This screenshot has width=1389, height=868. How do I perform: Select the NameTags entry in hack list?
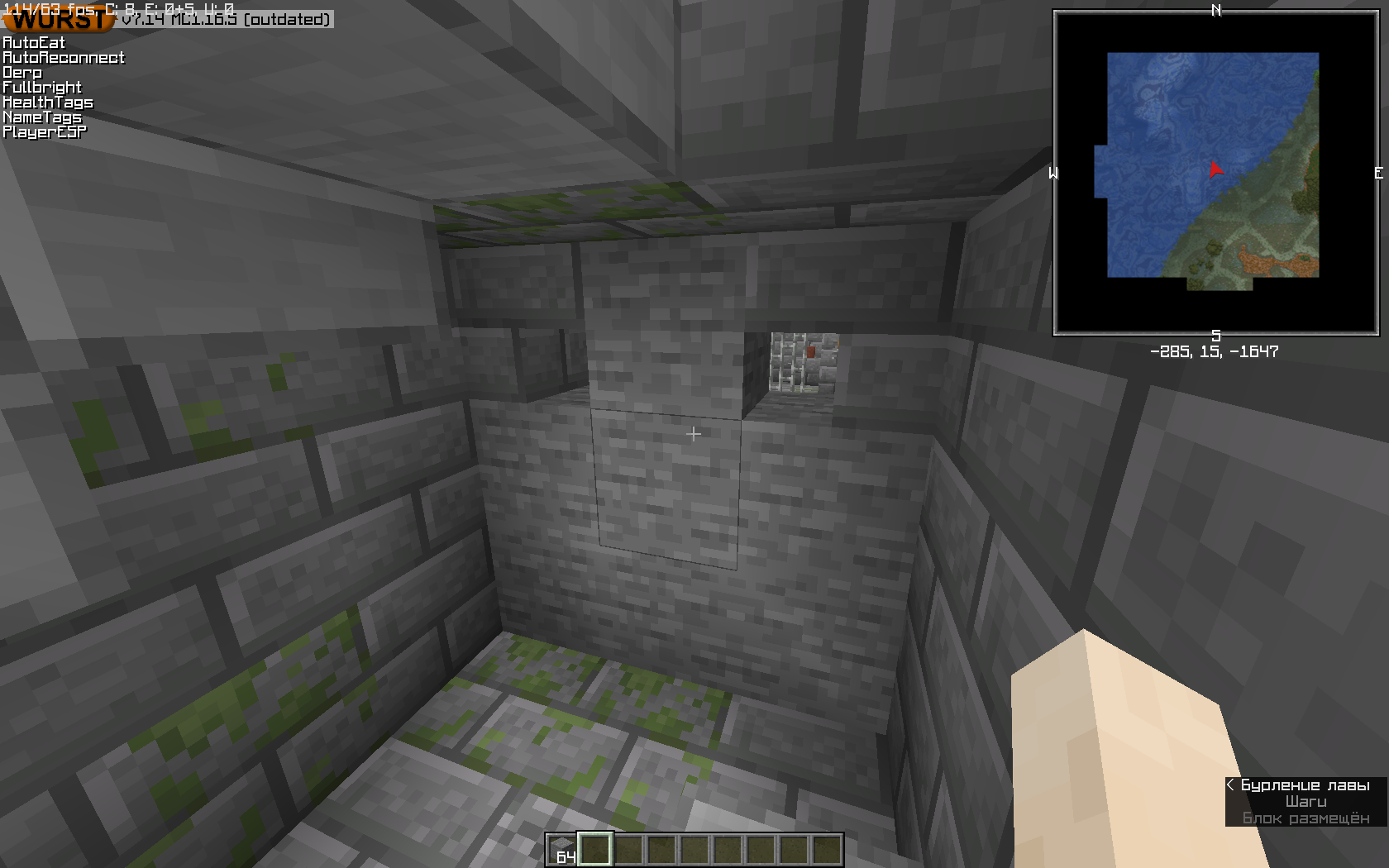pyautogui.click(x=41, y=117)
